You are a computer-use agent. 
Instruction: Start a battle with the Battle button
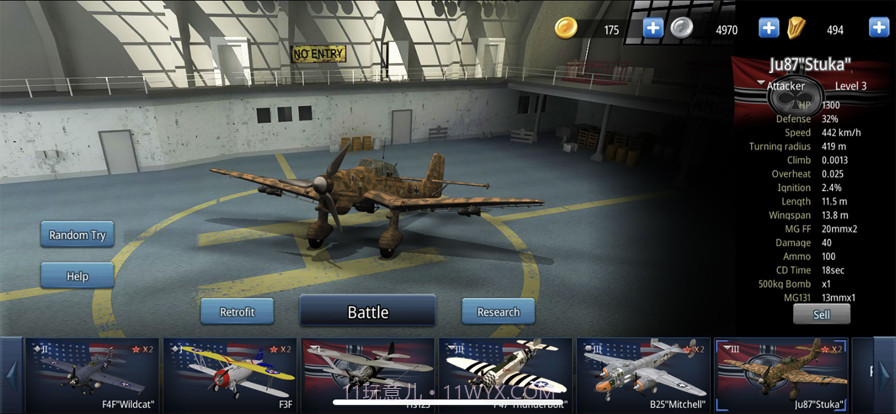[367, 312]
